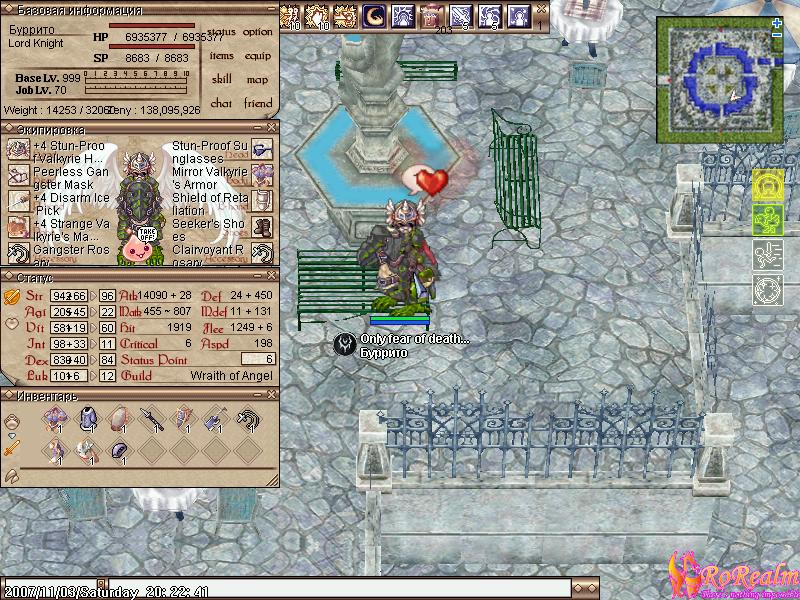
Task: Close the status window
Action: [x=272, y=276]
